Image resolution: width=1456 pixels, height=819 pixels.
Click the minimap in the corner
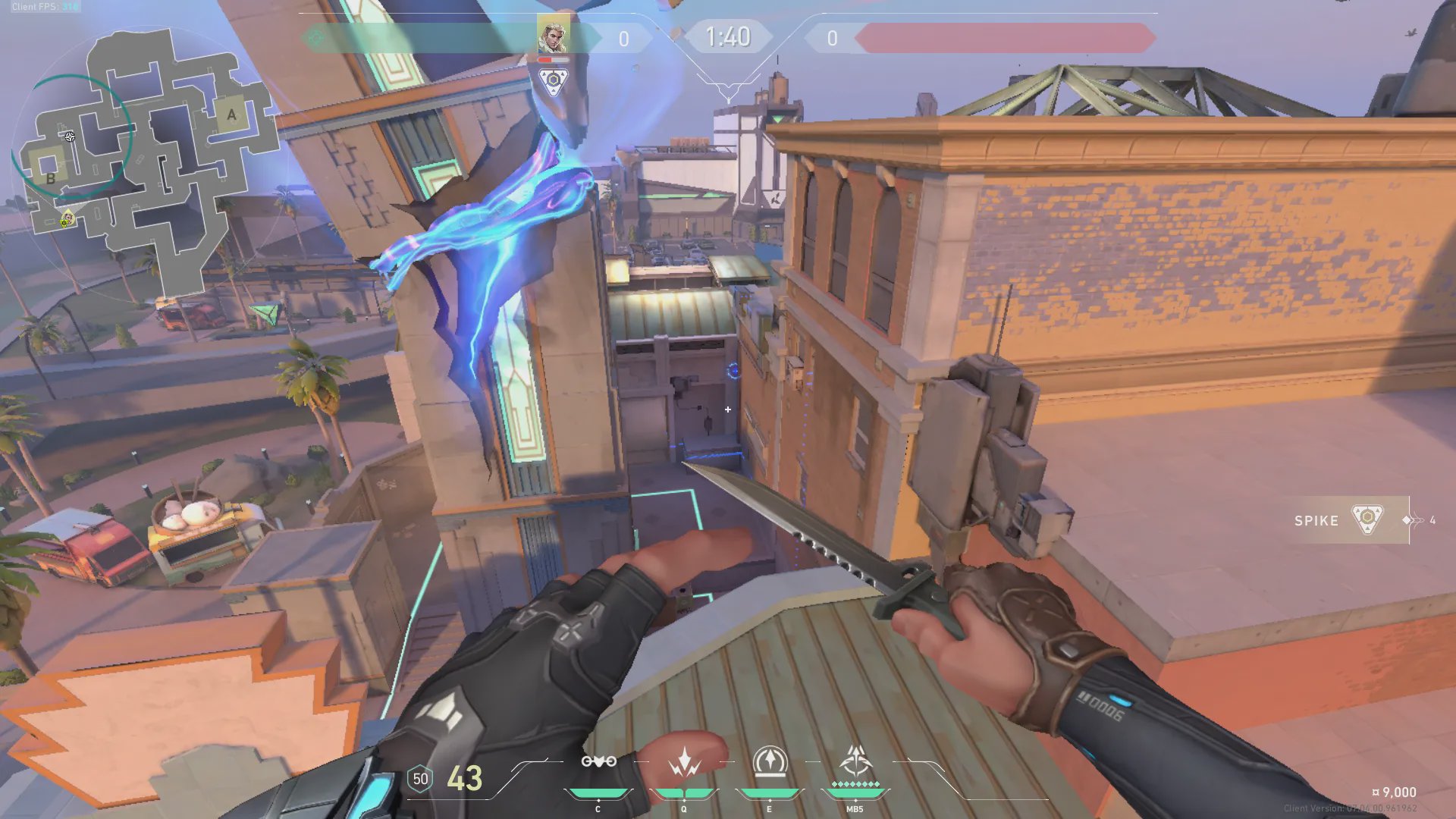(x=144, y=159)
